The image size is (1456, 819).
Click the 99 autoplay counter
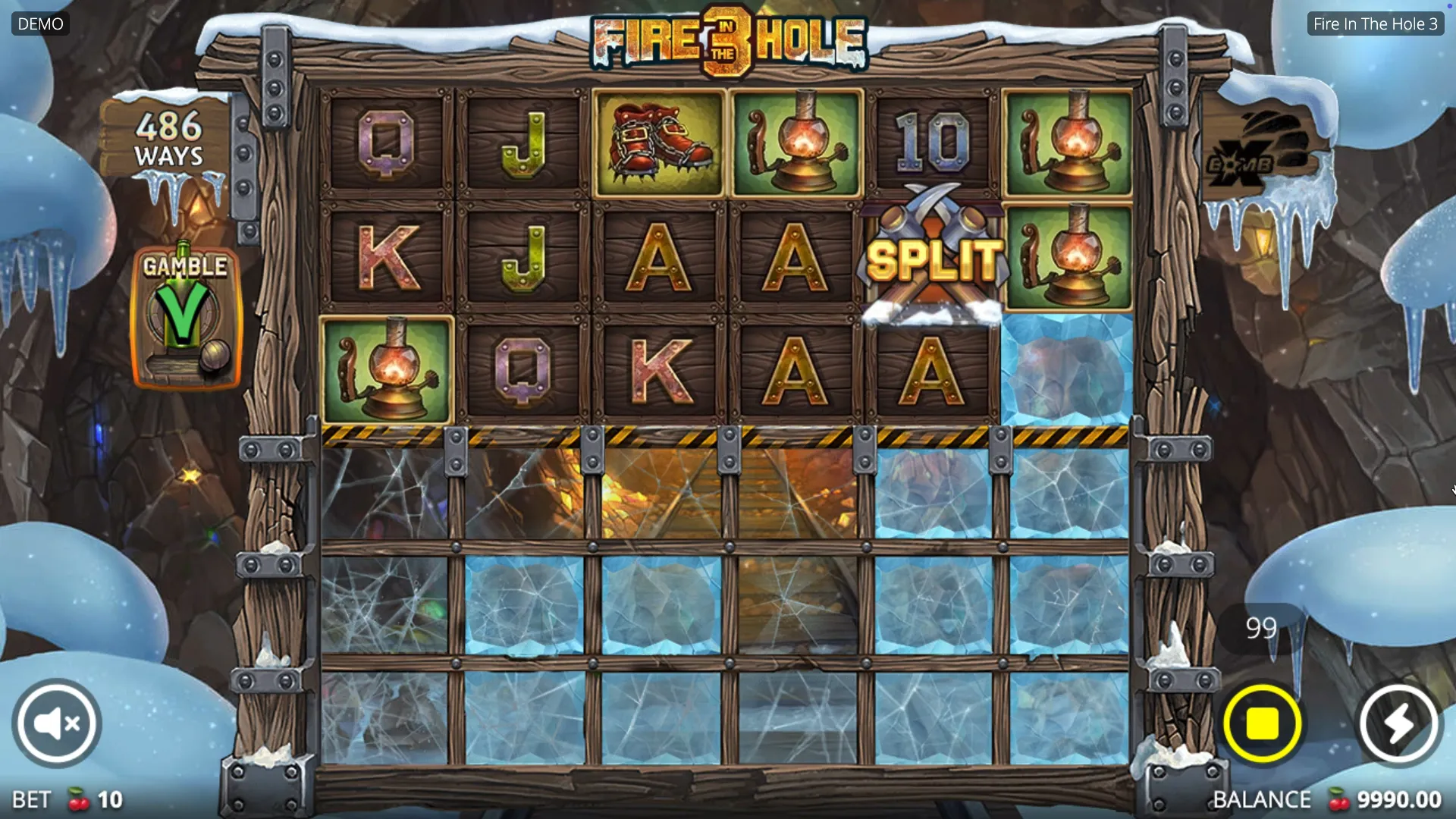(1260, 628)
